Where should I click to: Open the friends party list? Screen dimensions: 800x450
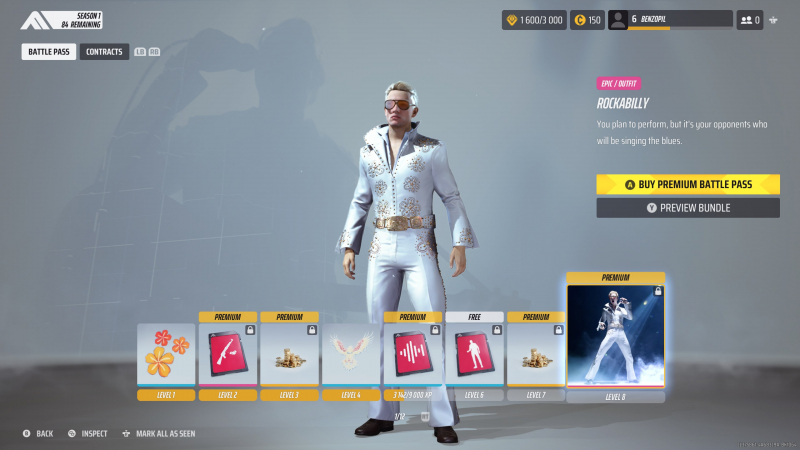point(749,20)
